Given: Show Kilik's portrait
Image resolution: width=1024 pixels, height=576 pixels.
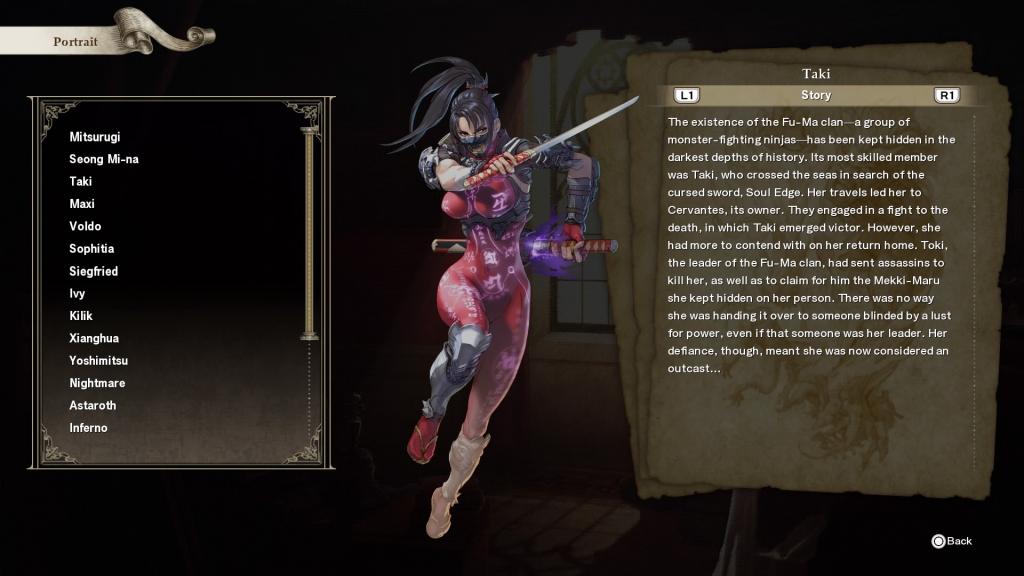Looking at the screenshot, I should [x=81, y=316].
